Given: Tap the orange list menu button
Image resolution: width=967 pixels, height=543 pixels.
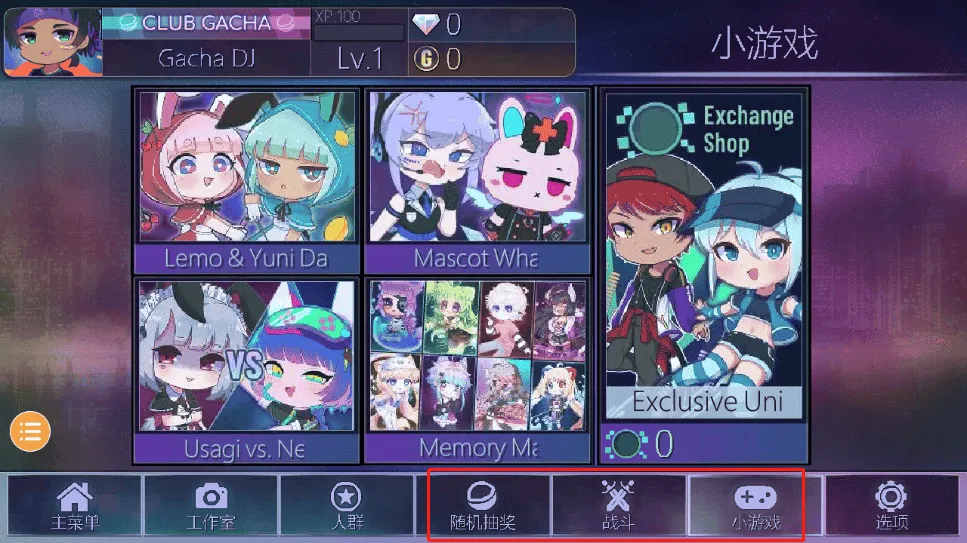Looking at the screenshot, I should tap(30, 432).
